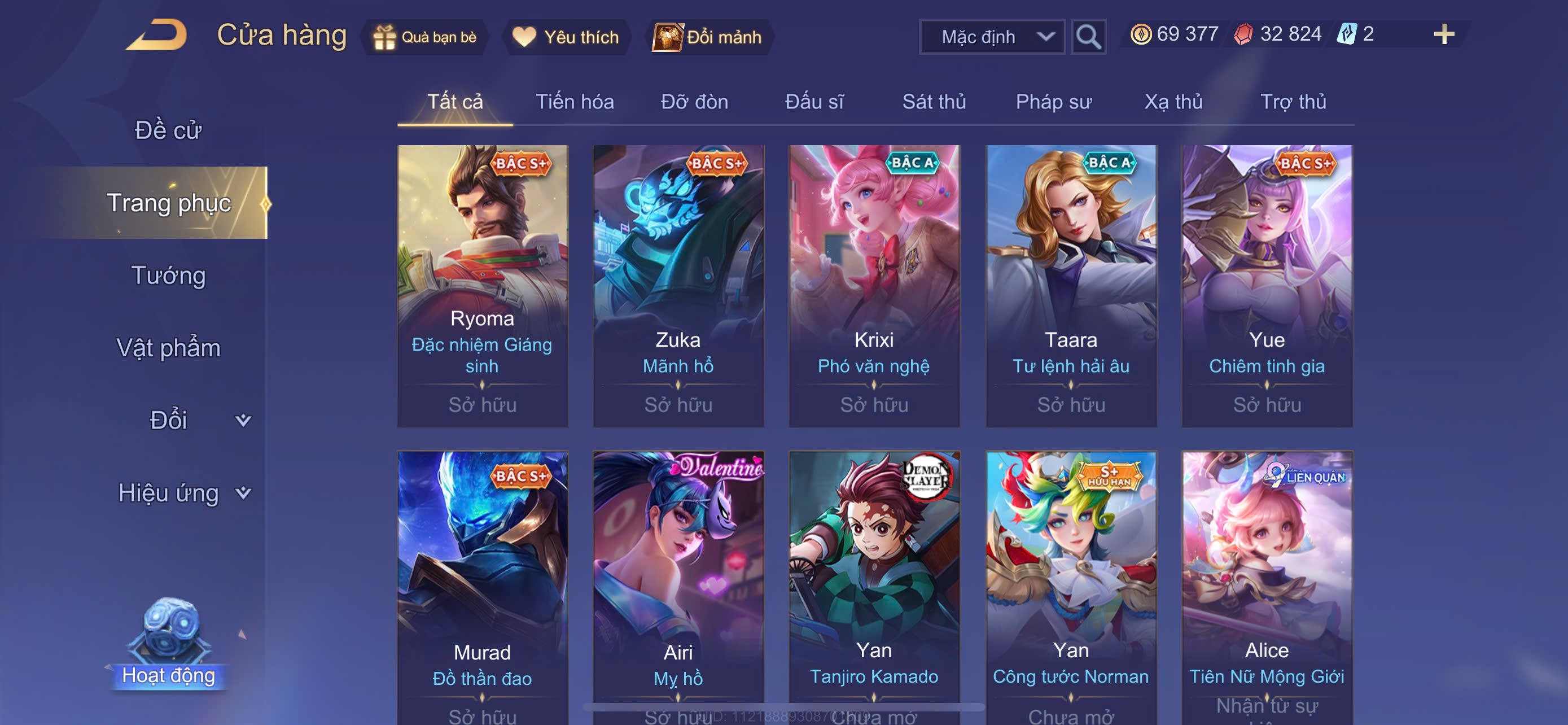Screen dimensions: 1568x725
Task: Open Quà bạn bè gift menu
Action: (x=425, y=37)
